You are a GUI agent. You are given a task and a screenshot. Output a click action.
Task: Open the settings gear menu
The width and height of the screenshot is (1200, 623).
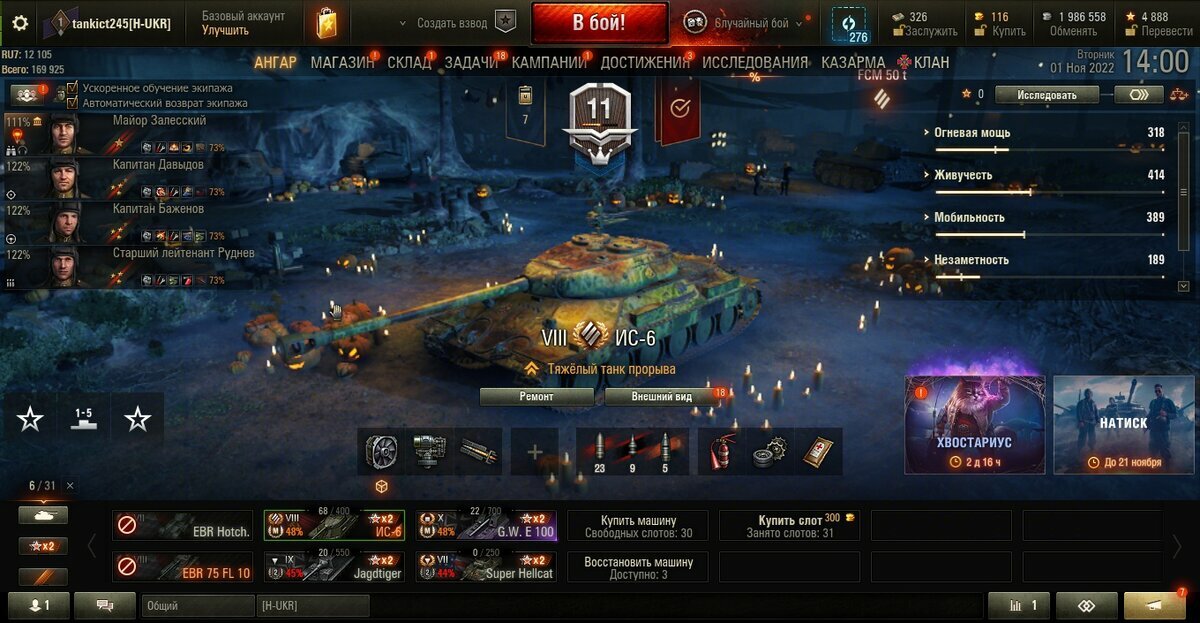coord(20,23)
